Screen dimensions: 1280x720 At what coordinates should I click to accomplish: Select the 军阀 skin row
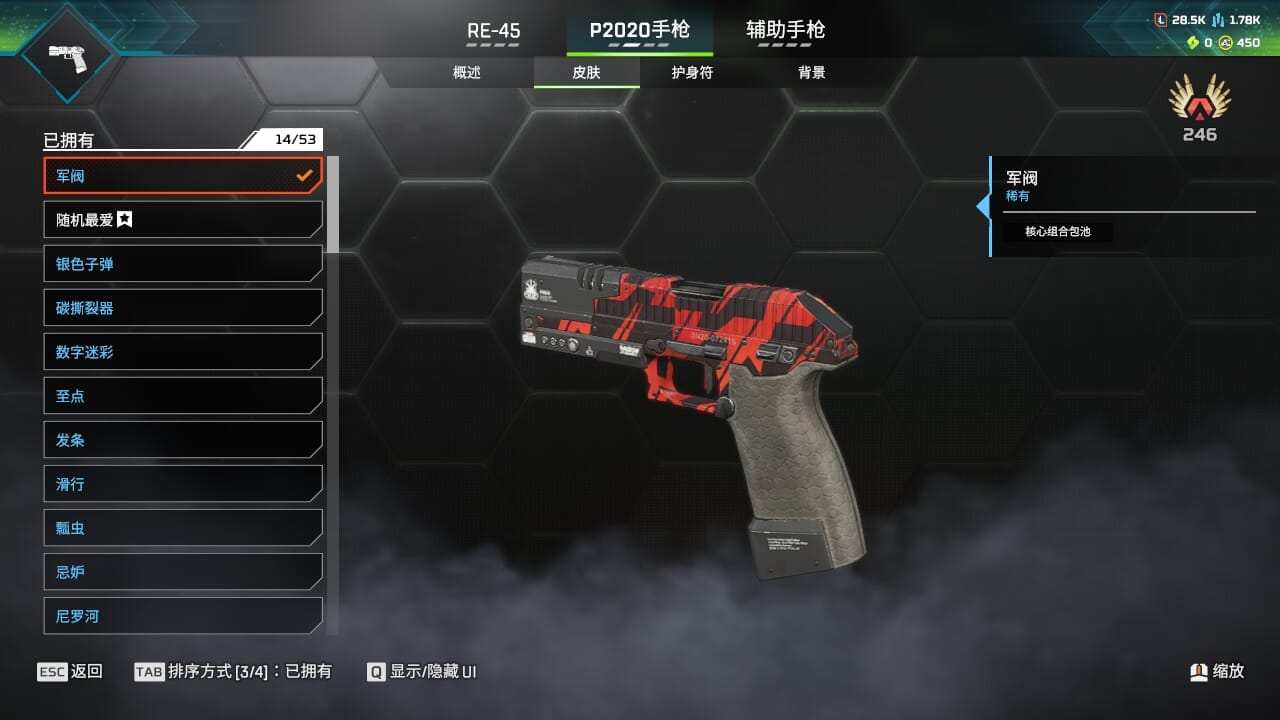pyautogui.click(x=183, y=176)
